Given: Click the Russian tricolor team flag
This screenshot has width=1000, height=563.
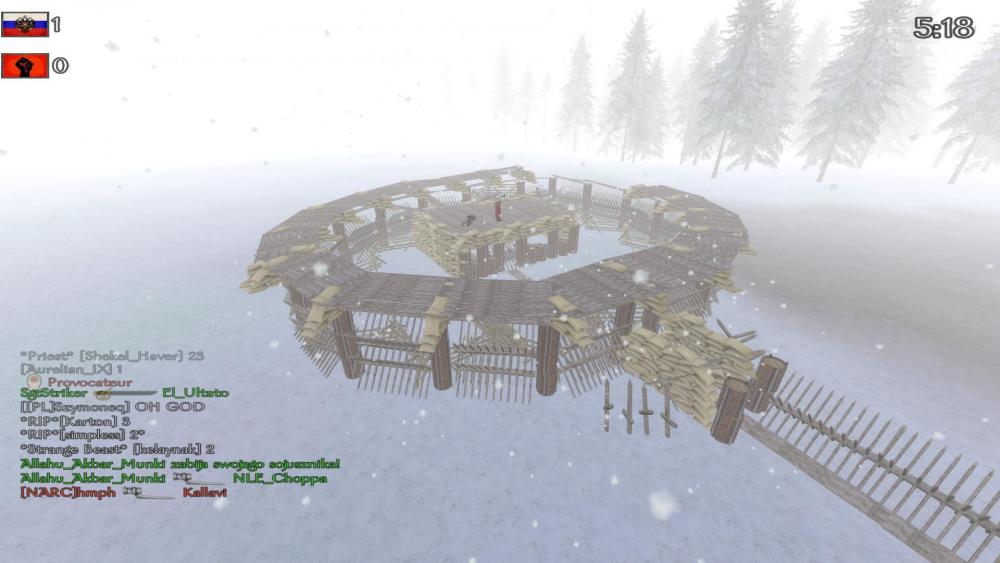Looking at the screenshot, I should (25, 25).
